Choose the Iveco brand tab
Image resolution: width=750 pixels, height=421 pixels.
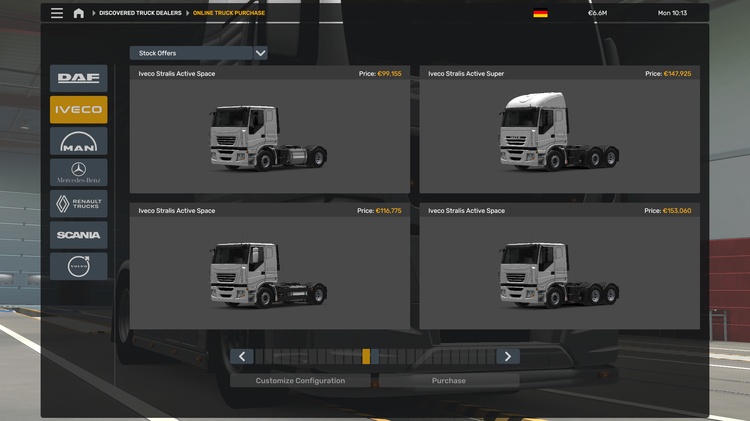79,110
